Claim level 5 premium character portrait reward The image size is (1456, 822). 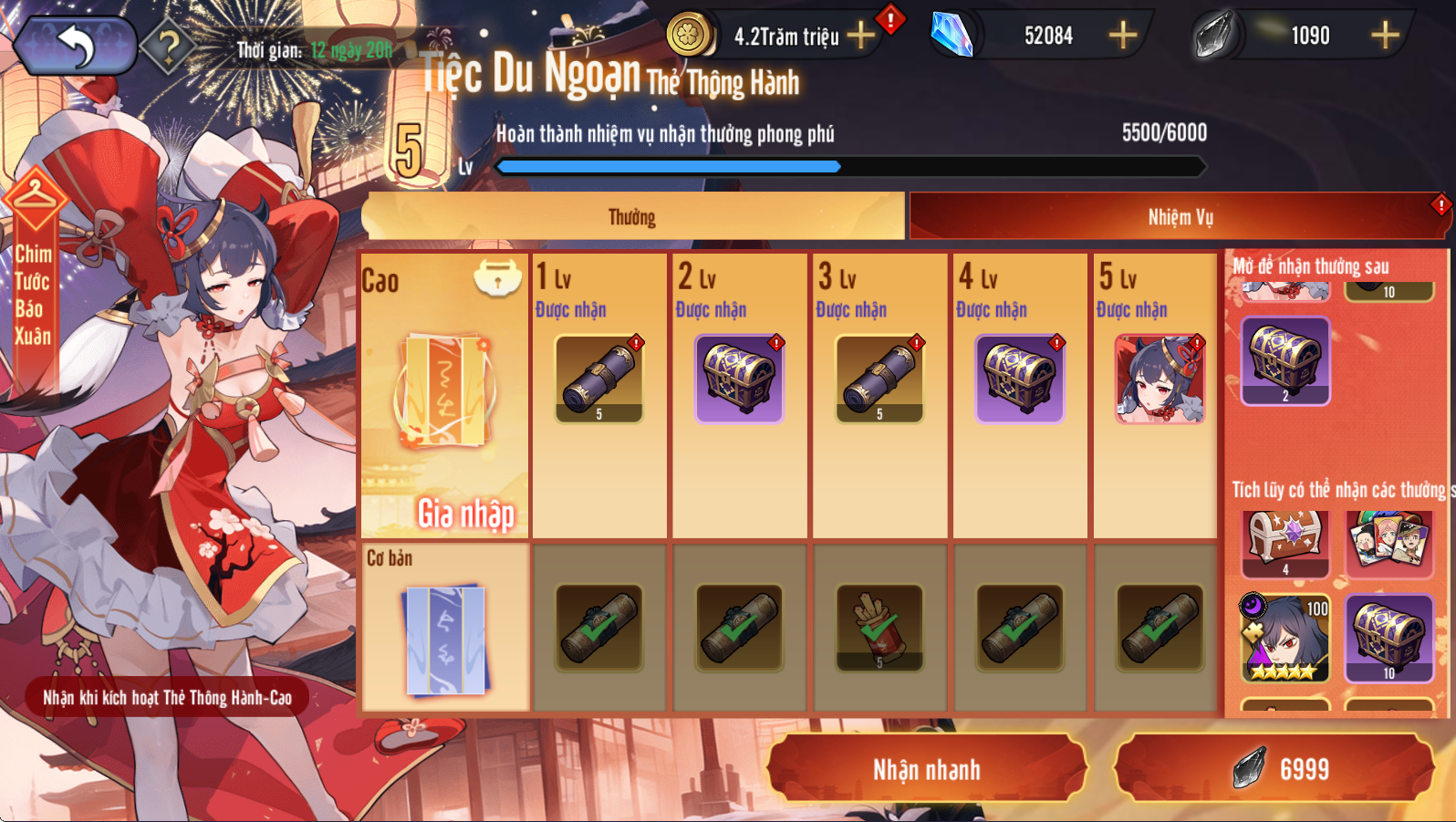pyautogui.click(x=1160, y=379)
